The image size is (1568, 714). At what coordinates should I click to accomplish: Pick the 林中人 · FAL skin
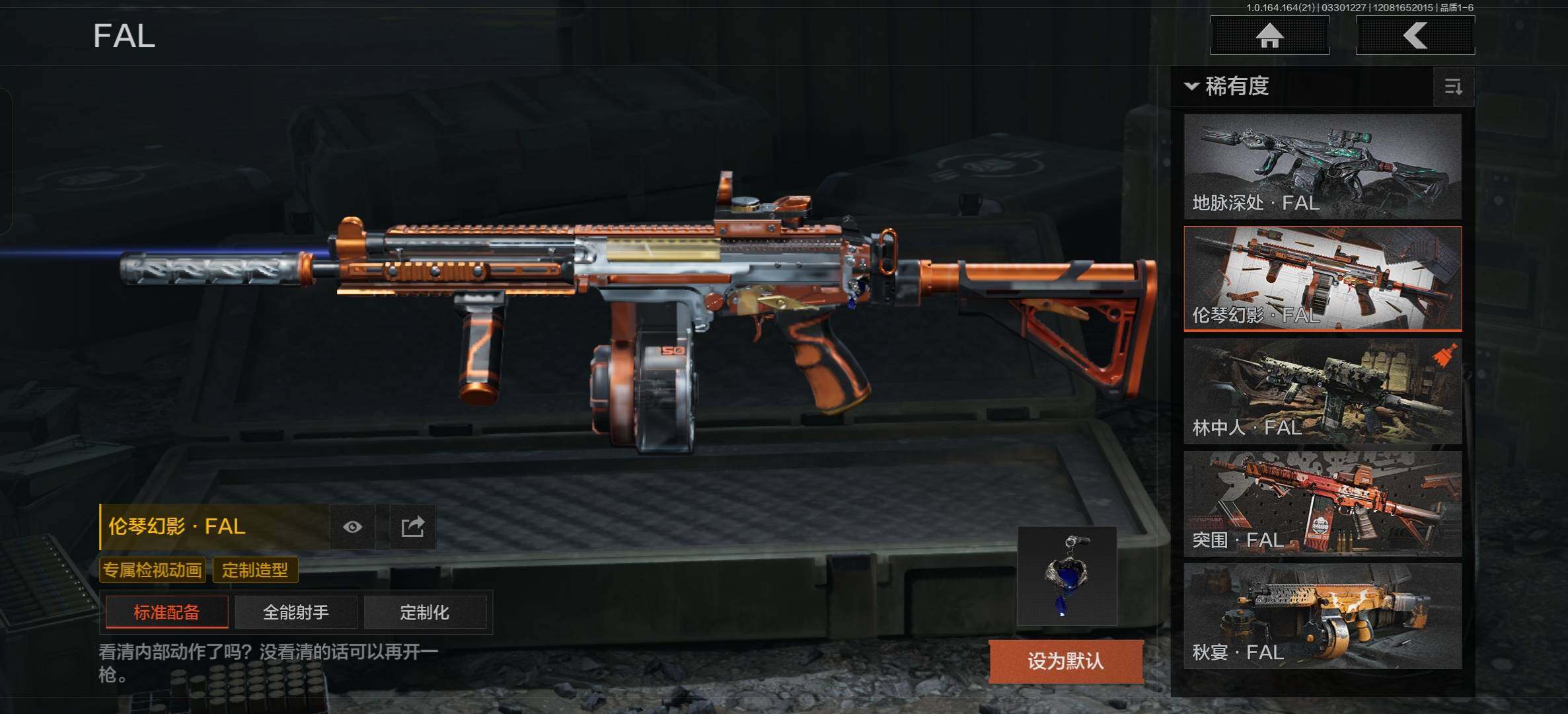(x=1322, y=391)
